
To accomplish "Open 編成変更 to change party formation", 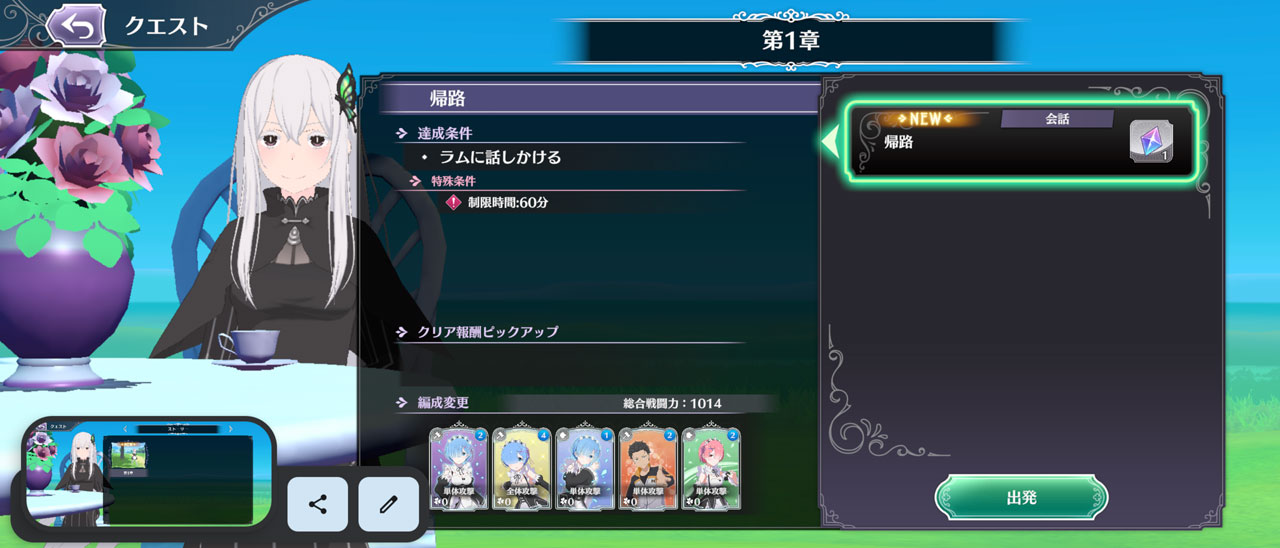I will click(x=442, y=403).
